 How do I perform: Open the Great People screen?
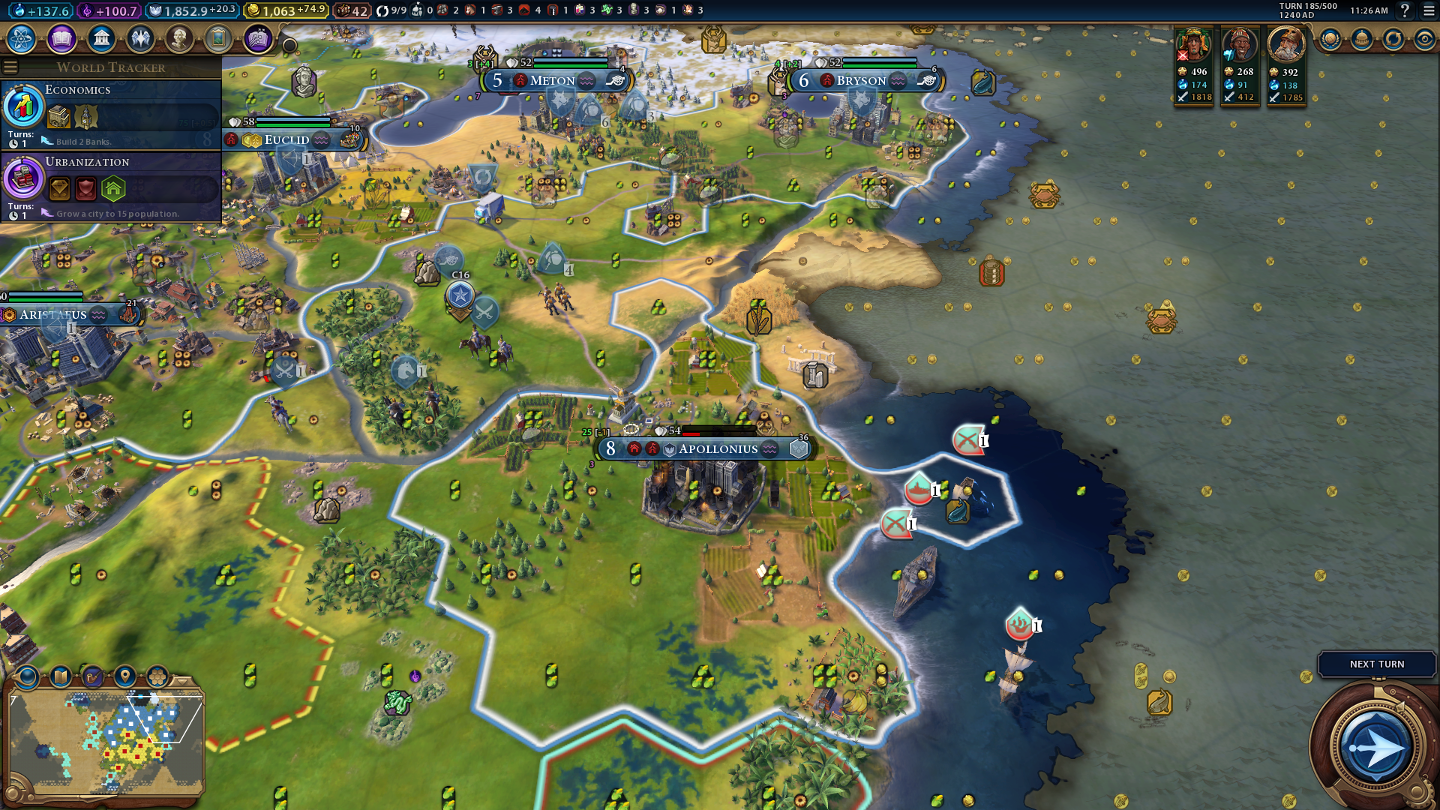(x=179, y=39)
